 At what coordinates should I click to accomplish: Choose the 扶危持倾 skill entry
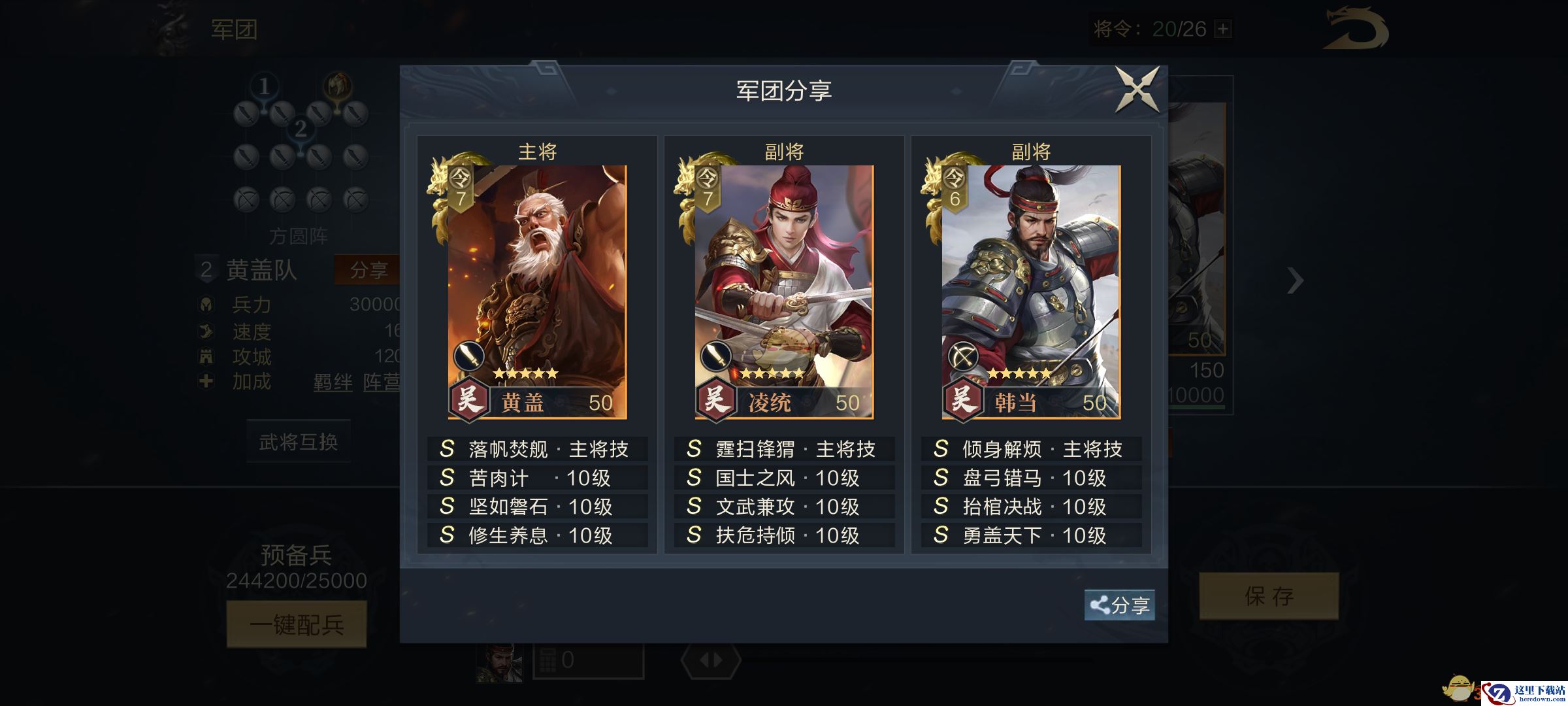pos(784,535)
